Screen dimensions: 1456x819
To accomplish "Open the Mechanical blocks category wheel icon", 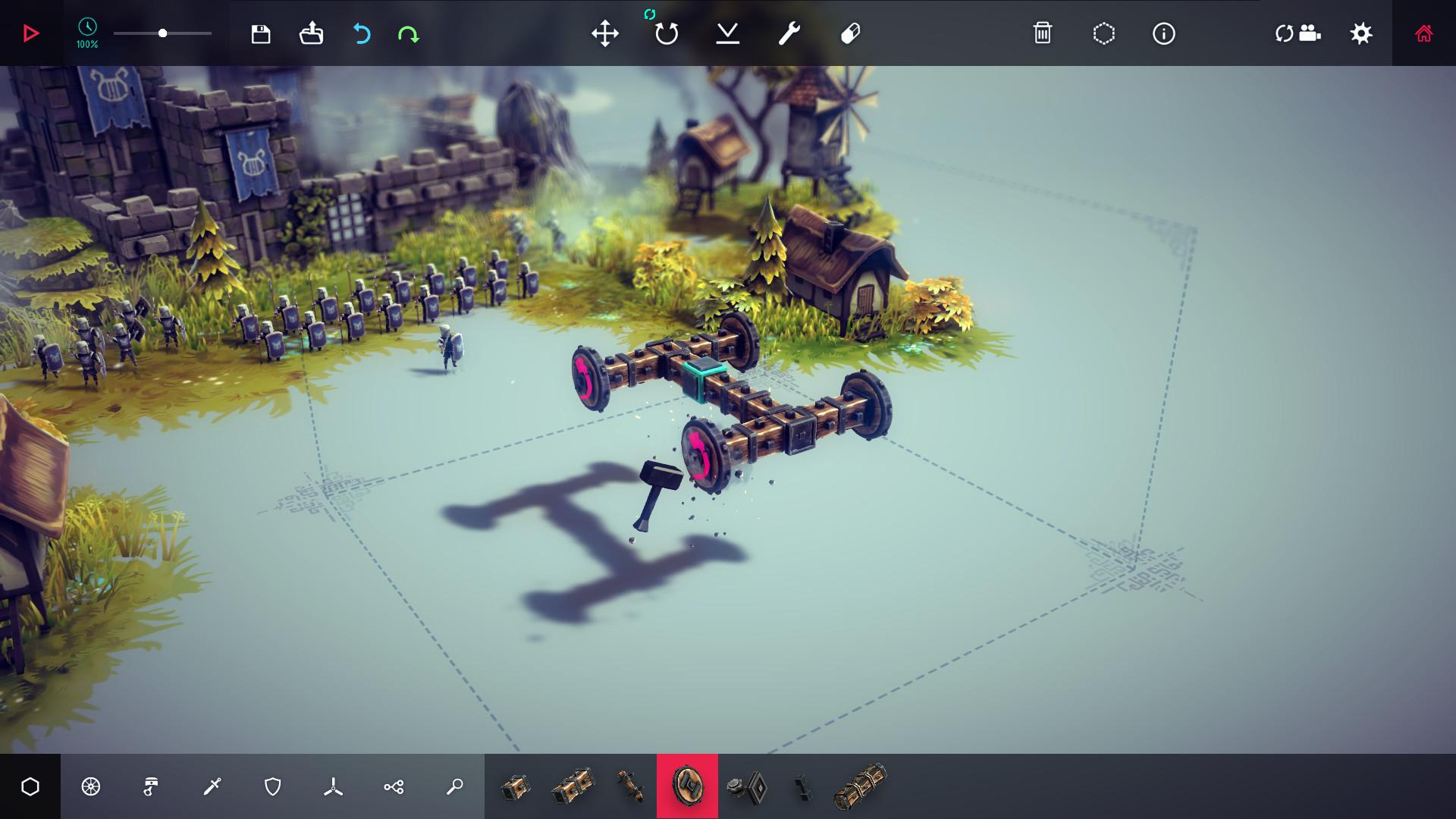I will click(90, 786).
